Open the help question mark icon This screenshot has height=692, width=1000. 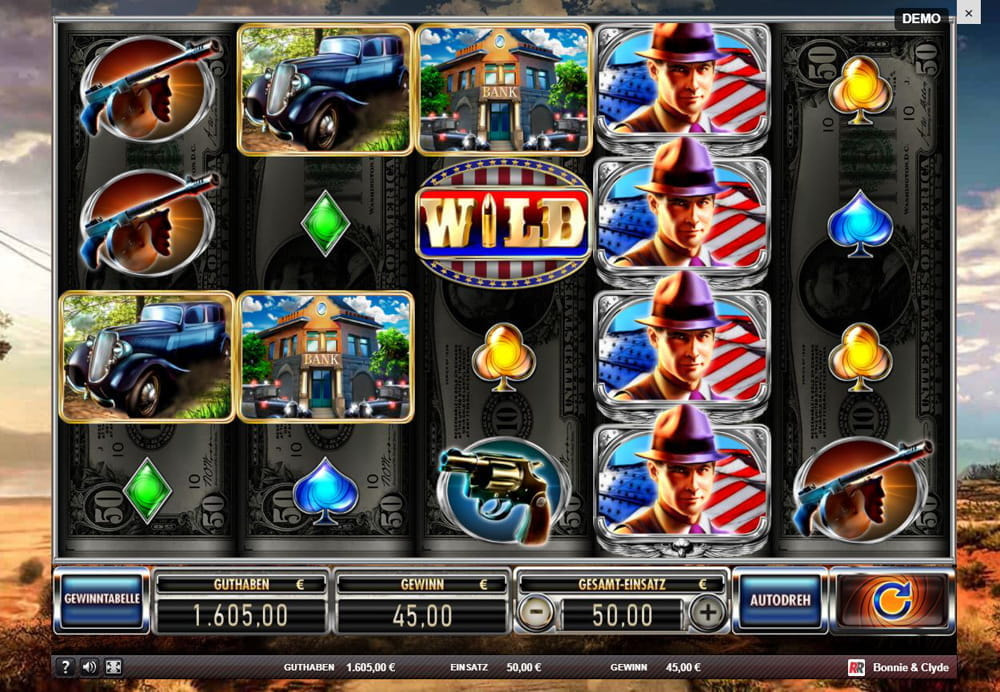(66, 667)
